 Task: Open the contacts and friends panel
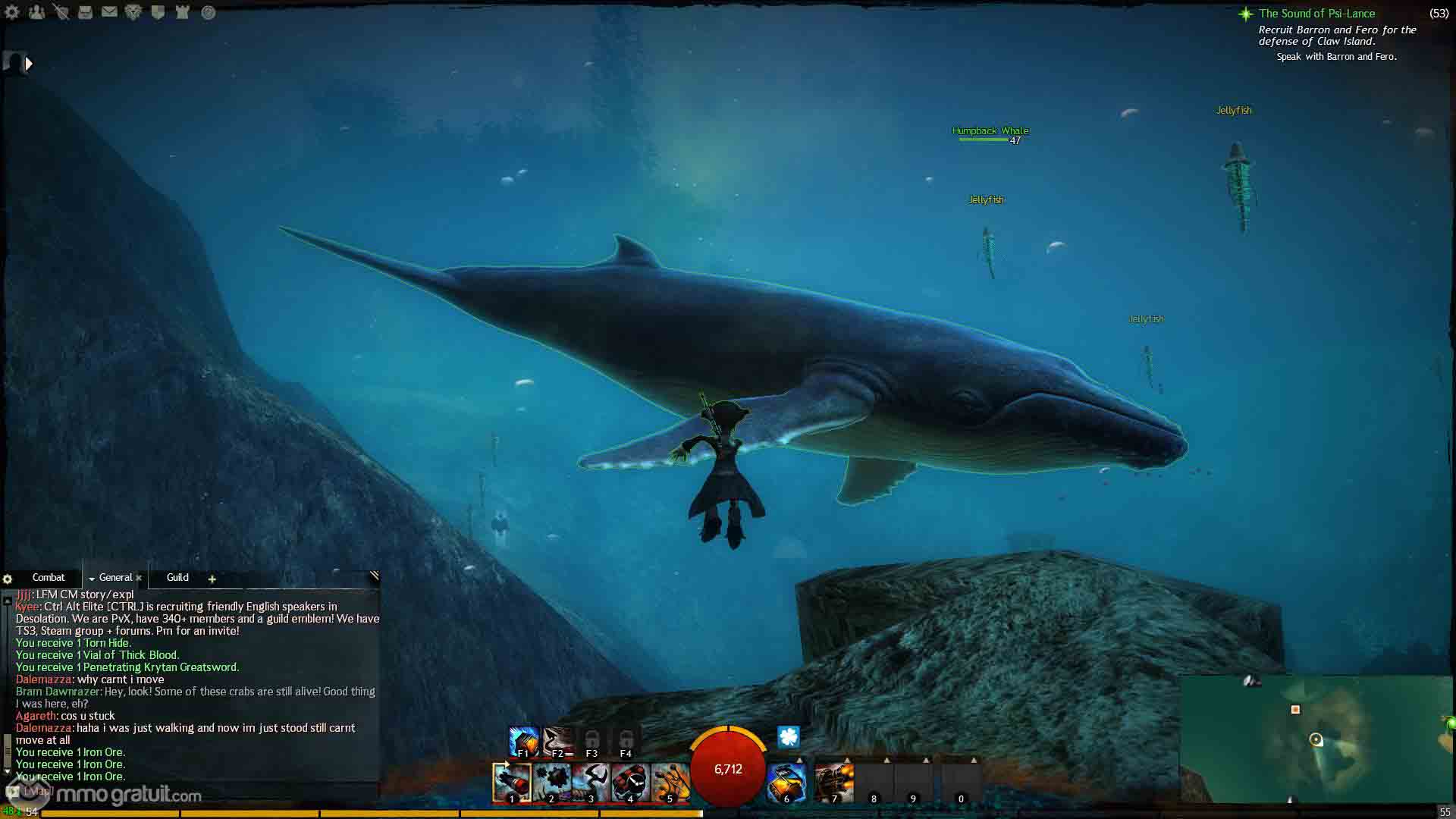click(x=36, y=12)
